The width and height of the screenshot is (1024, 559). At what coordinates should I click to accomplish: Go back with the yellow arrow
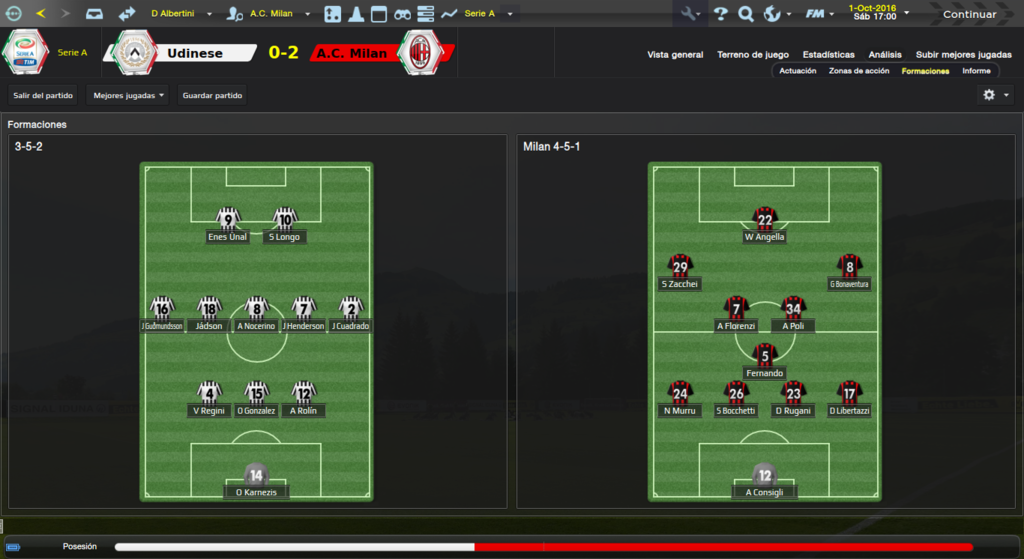(x=40, y=14)
